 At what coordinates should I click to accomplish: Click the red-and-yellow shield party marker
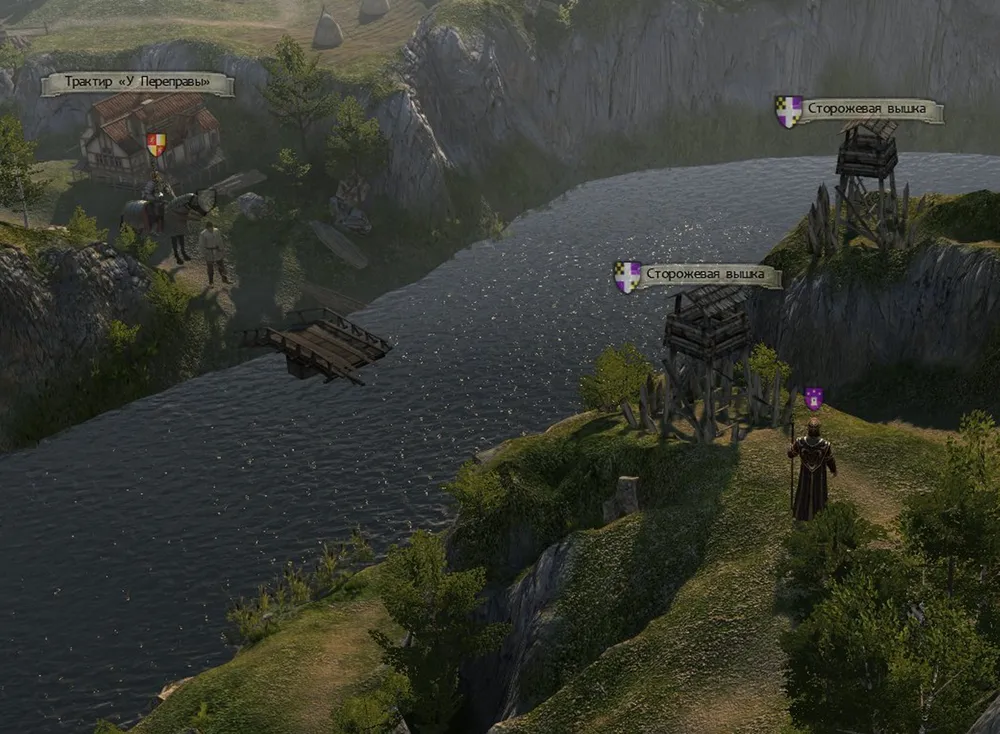coord(156,144)
